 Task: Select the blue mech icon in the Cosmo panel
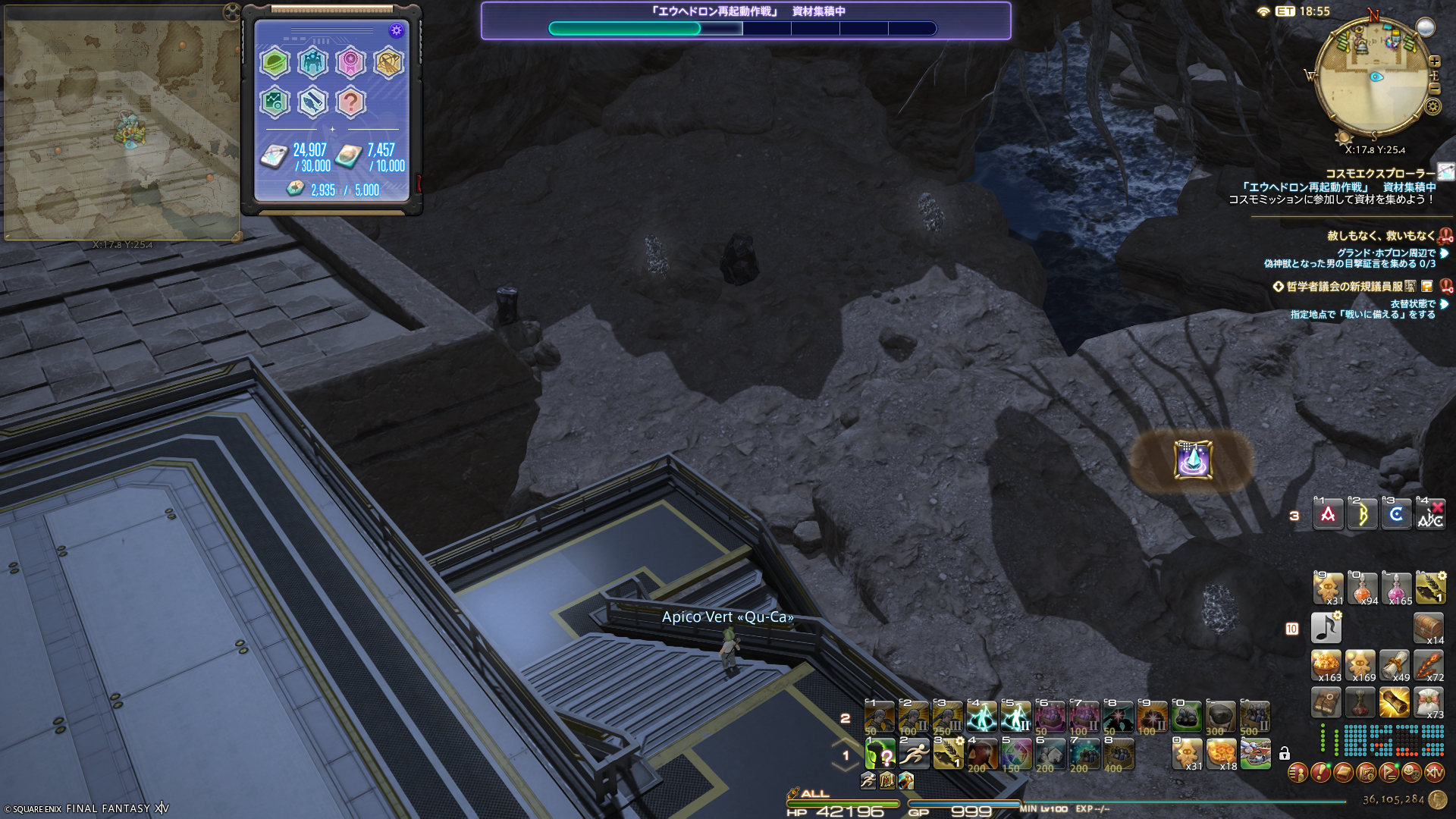[x=312, y=63]
